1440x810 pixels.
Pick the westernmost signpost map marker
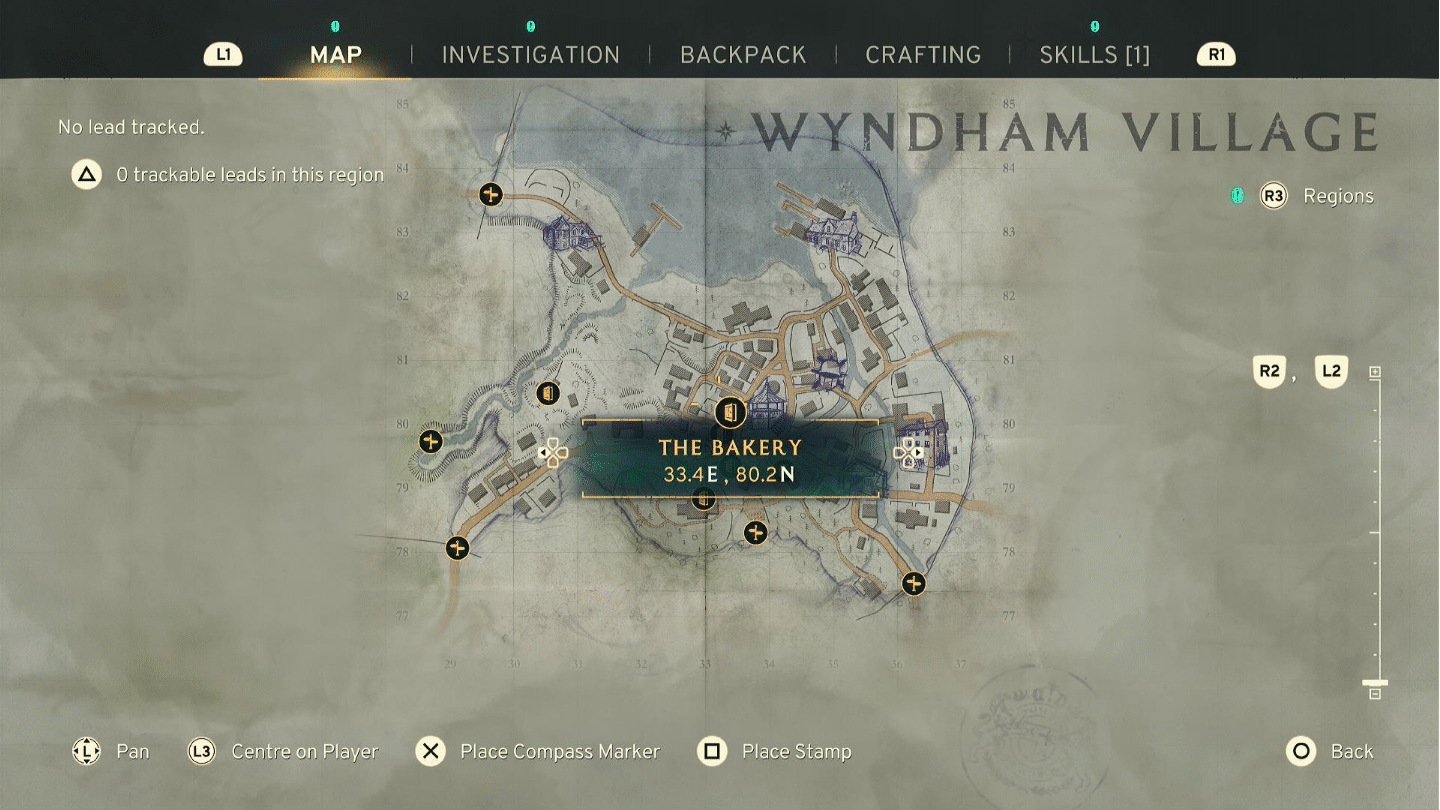[431, 441]
